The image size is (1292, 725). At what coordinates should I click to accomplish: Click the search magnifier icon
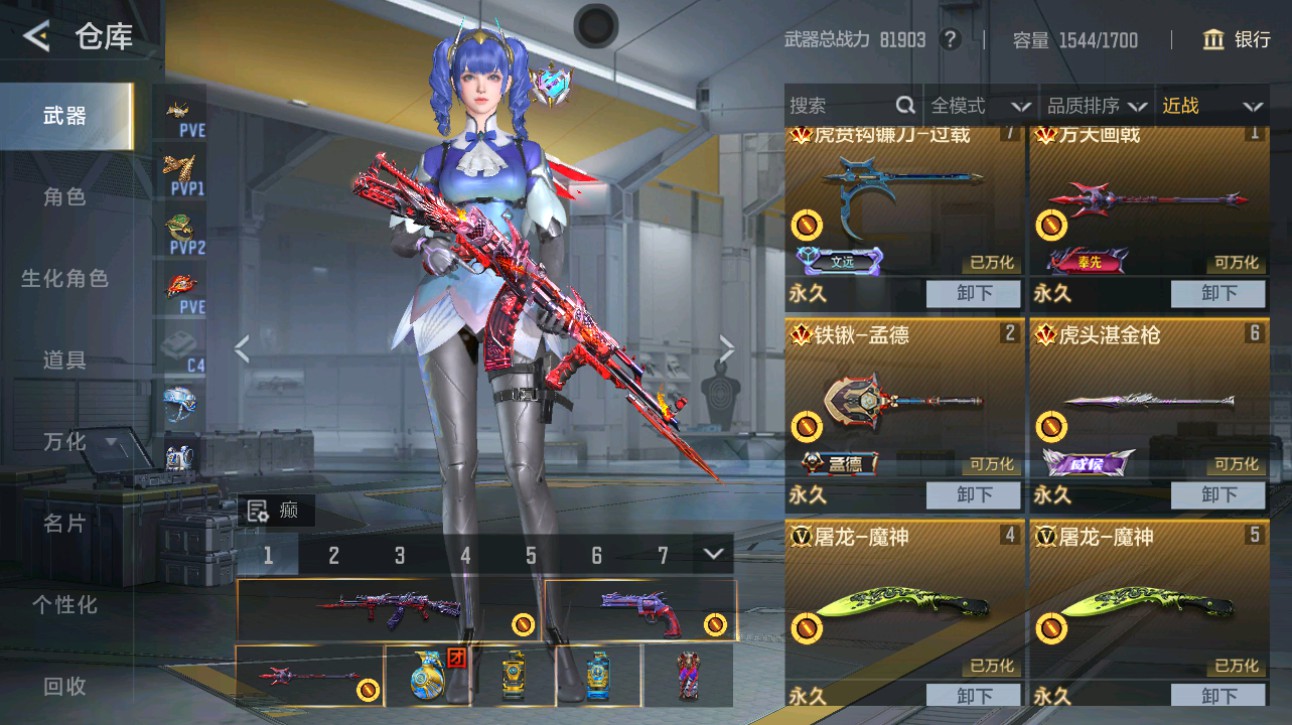click(x=905, y=104)
